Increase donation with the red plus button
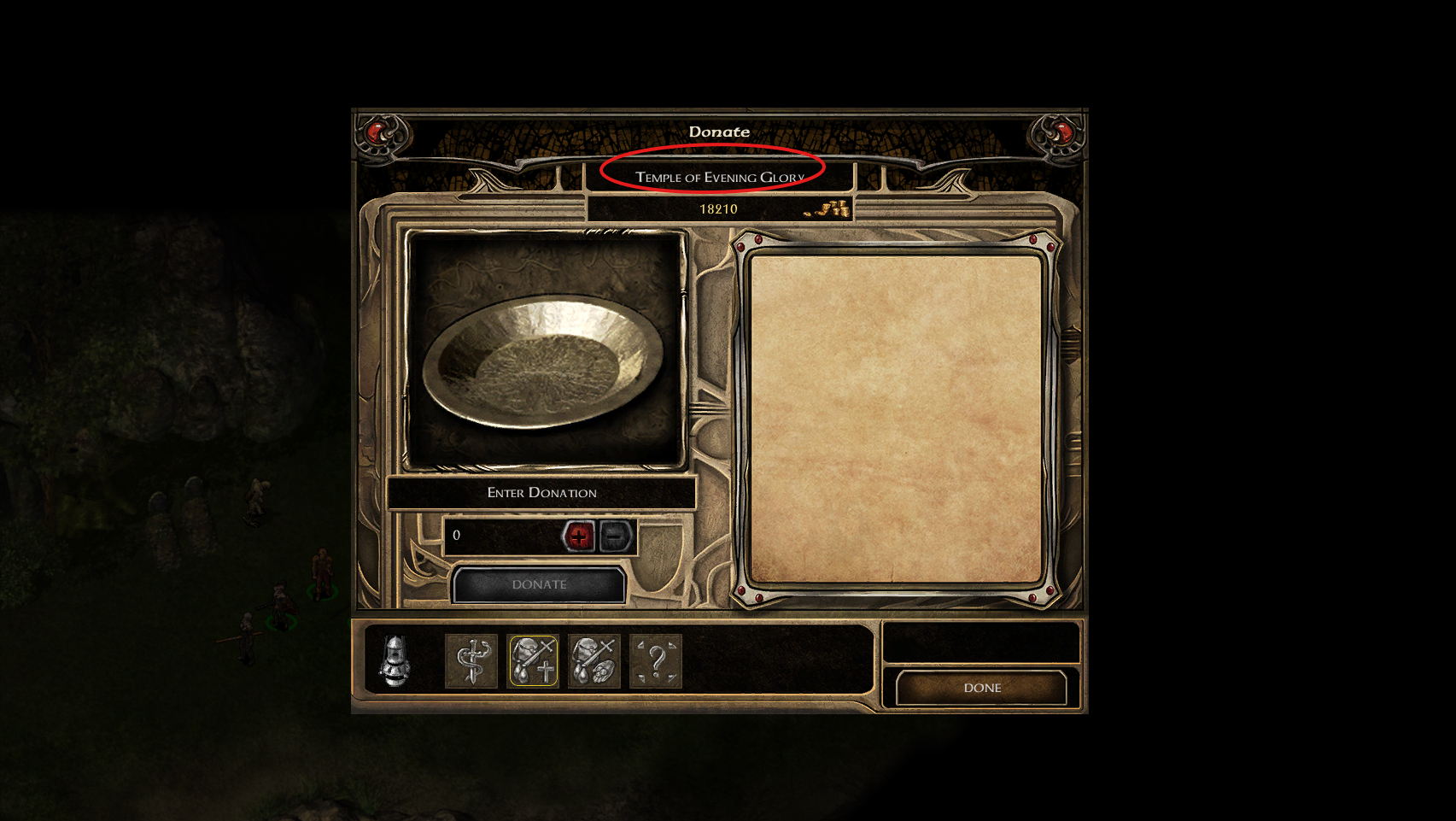1456x821 pixels. point(578,536)
